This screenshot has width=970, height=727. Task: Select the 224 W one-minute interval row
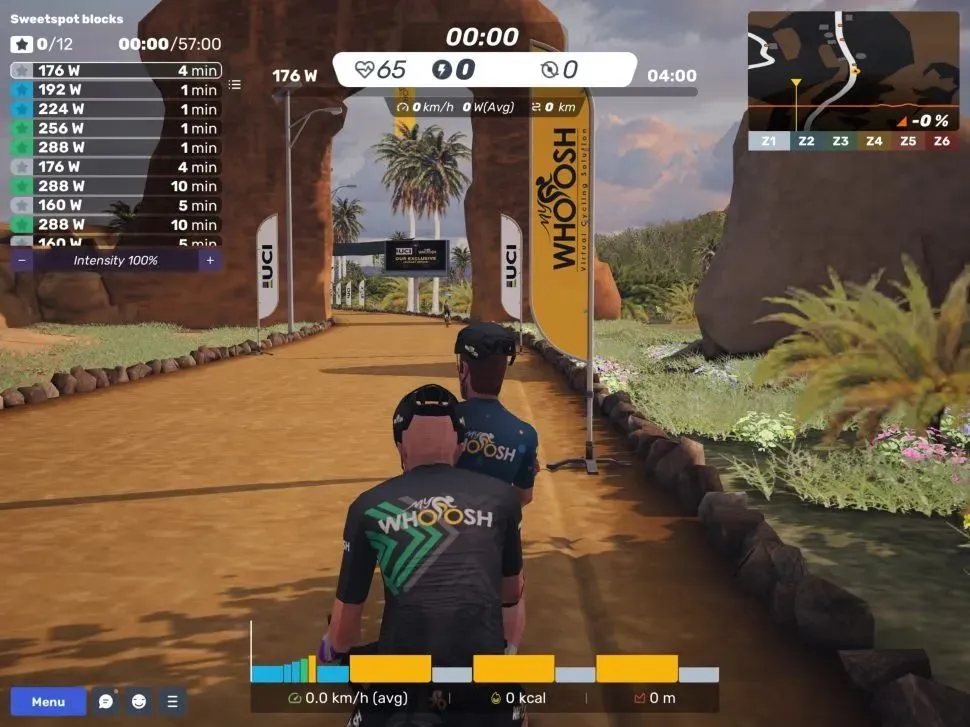pyautogui.click(x=115, y=109)
